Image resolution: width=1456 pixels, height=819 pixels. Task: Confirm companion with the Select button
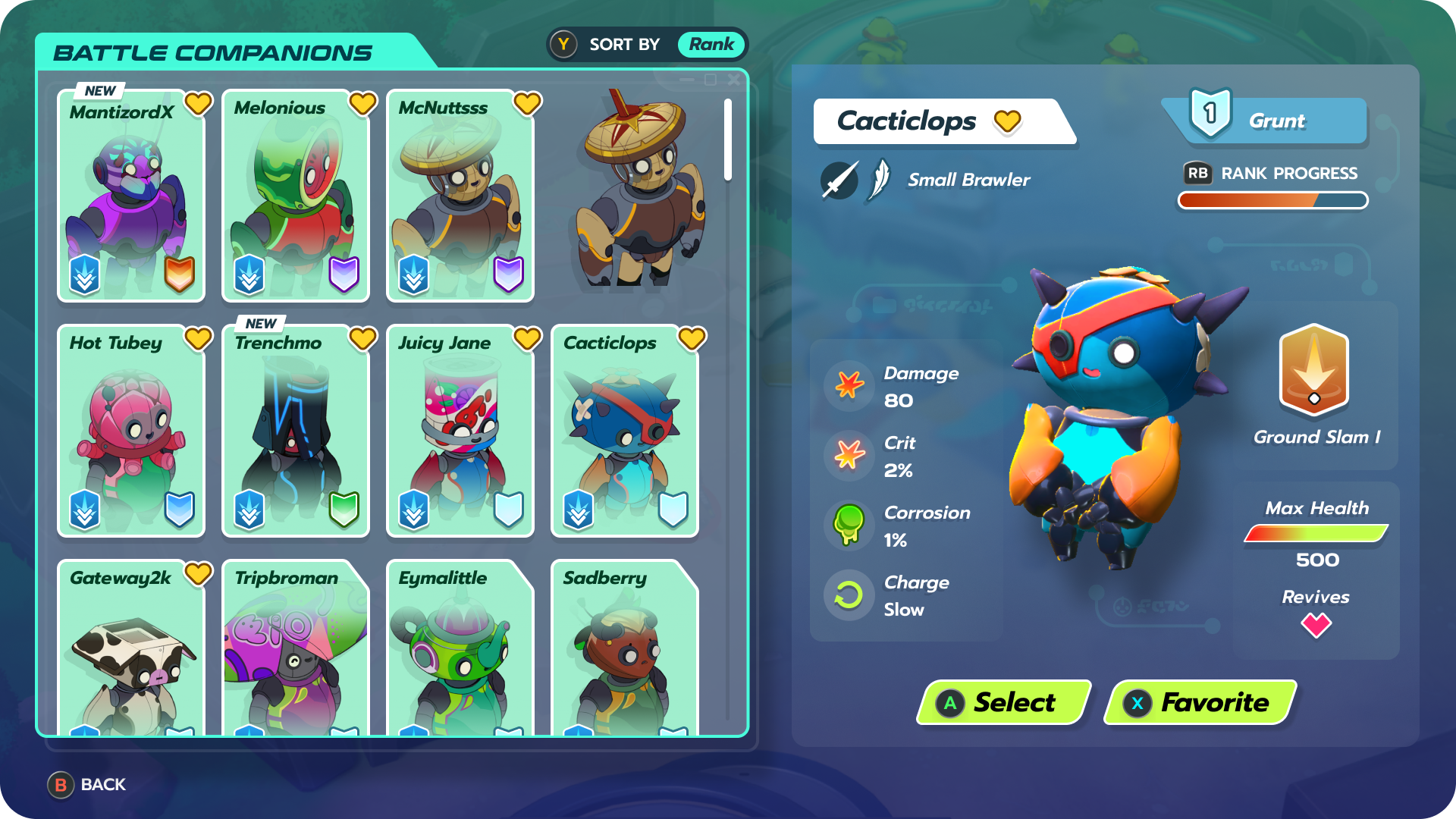coord(1003,702)
